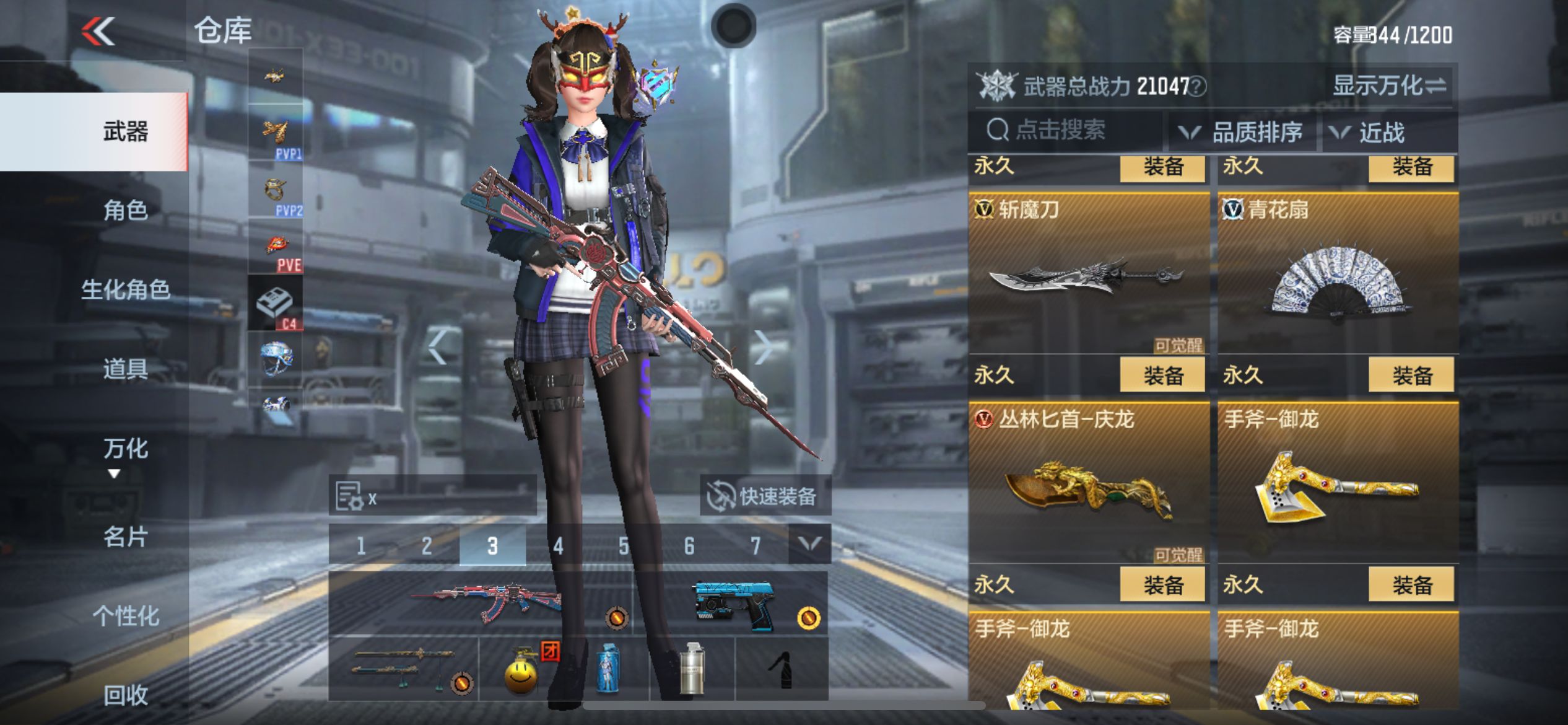Choose the PVP1 loadout bag
Viewport: 1568px width, 725px height.
tap(276, 133)
